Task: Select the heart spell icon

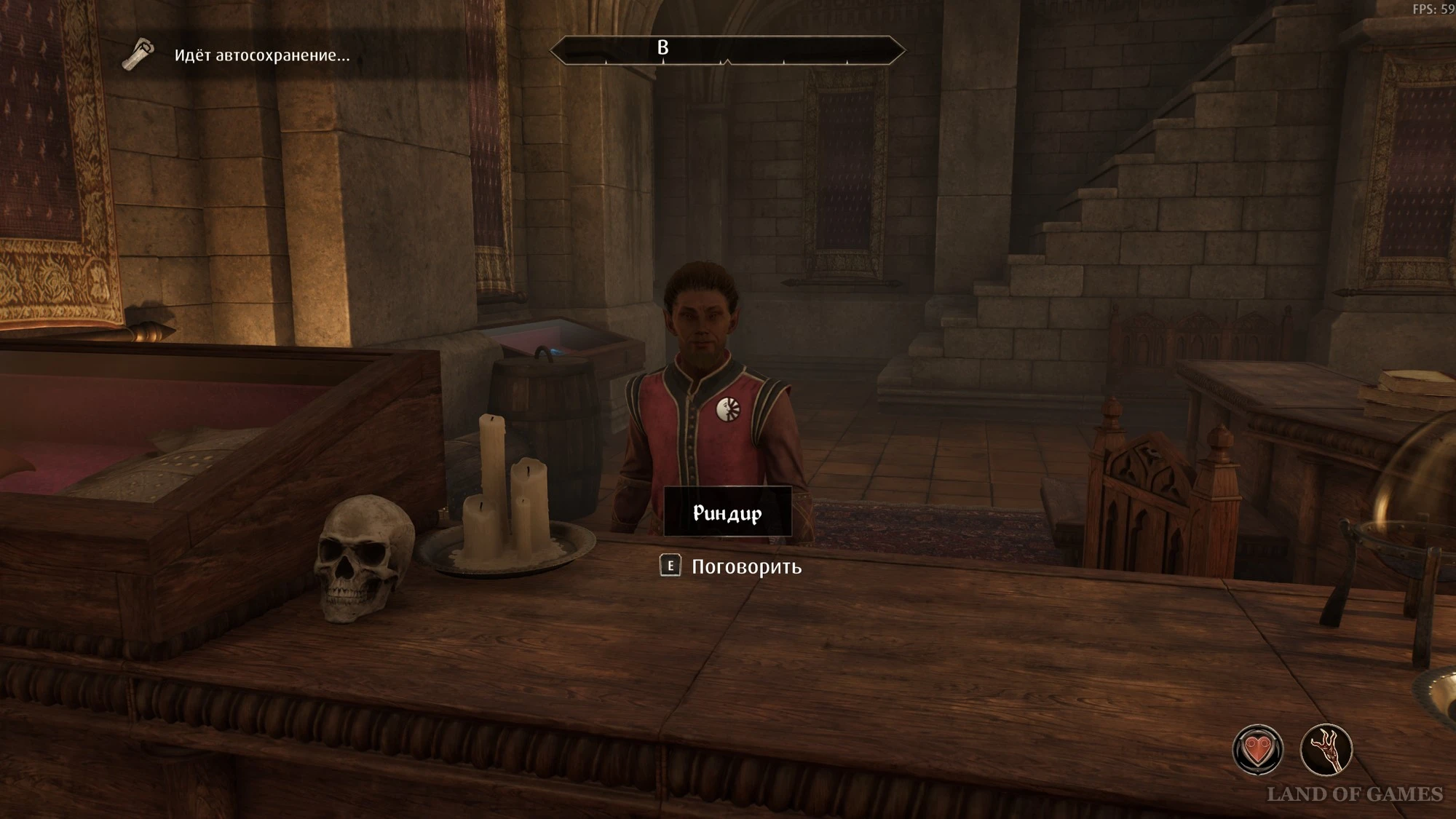Action: pos(1257,750)
